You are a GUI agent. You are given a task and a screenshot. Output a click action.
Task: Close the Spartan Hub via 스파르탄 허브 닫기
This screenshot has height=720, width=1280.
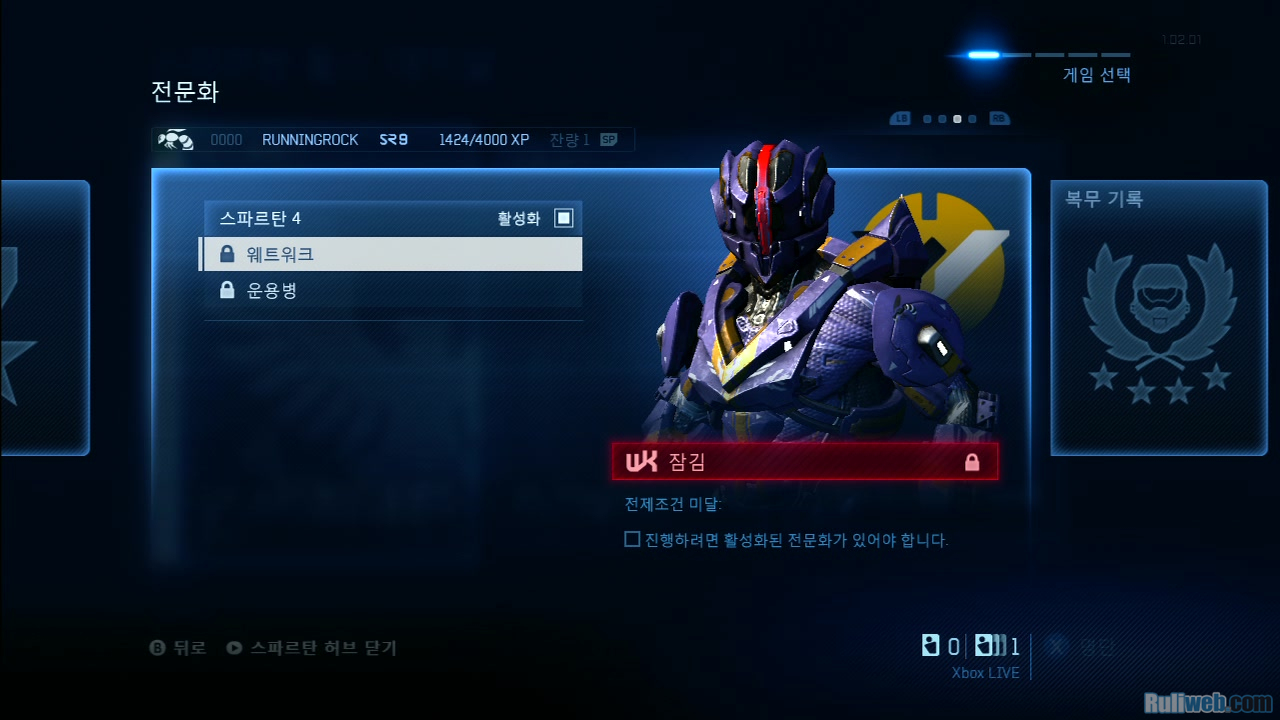point(312,648)
